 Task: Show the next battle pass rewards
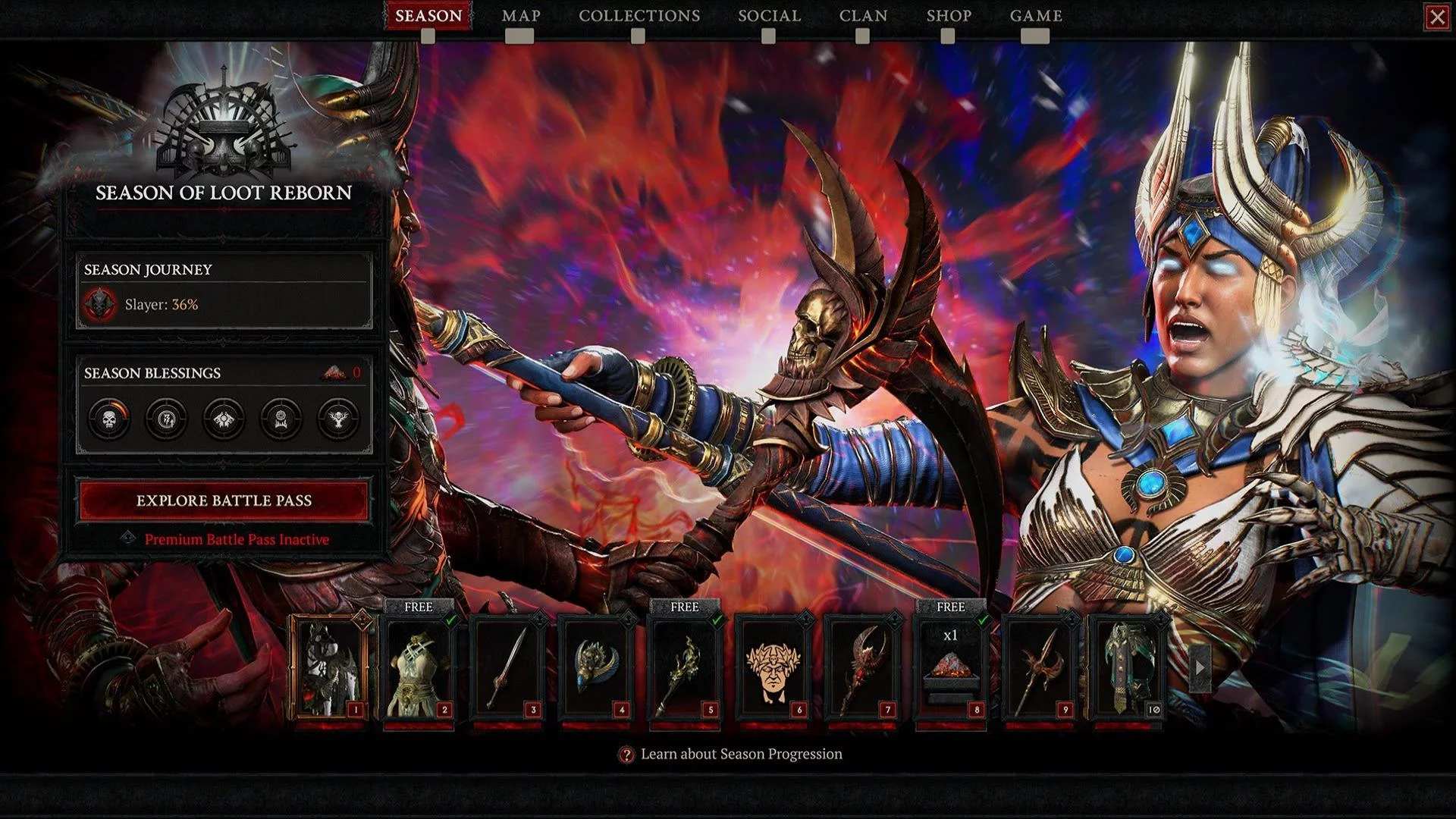[1199, 668]
